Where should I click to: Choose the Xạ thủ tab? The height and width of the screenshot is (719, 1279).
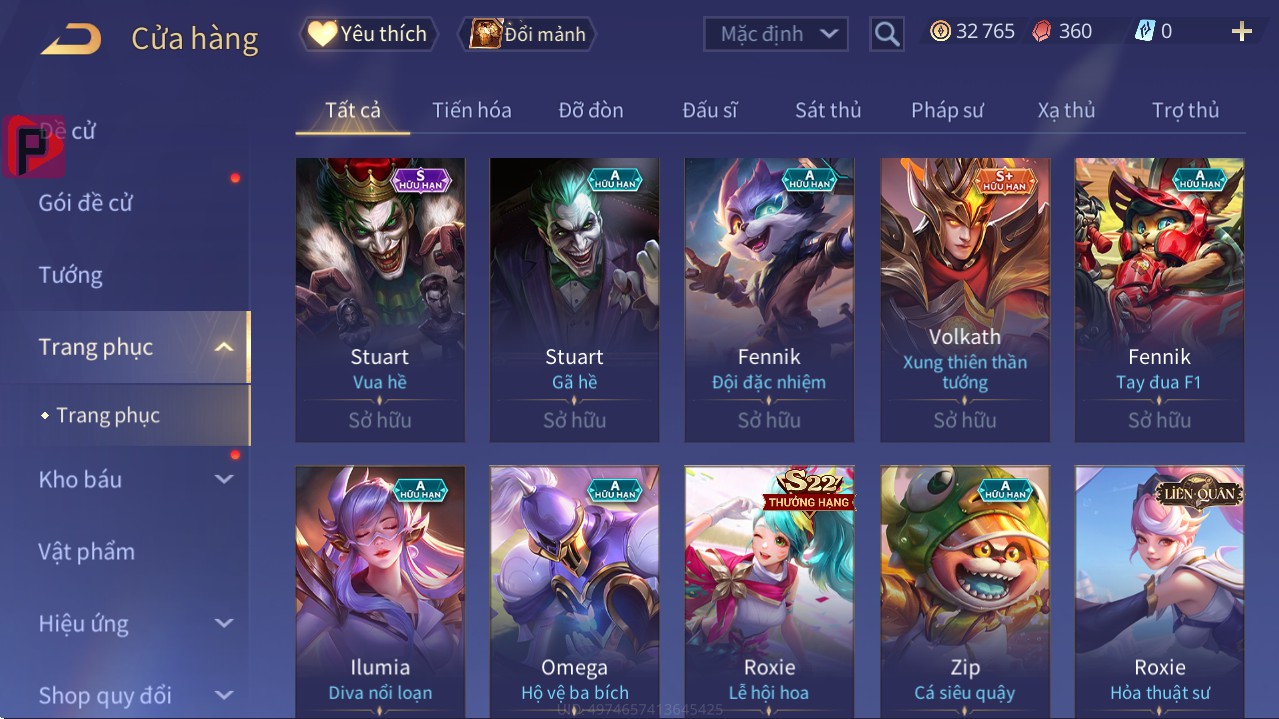pos(1066,110)
